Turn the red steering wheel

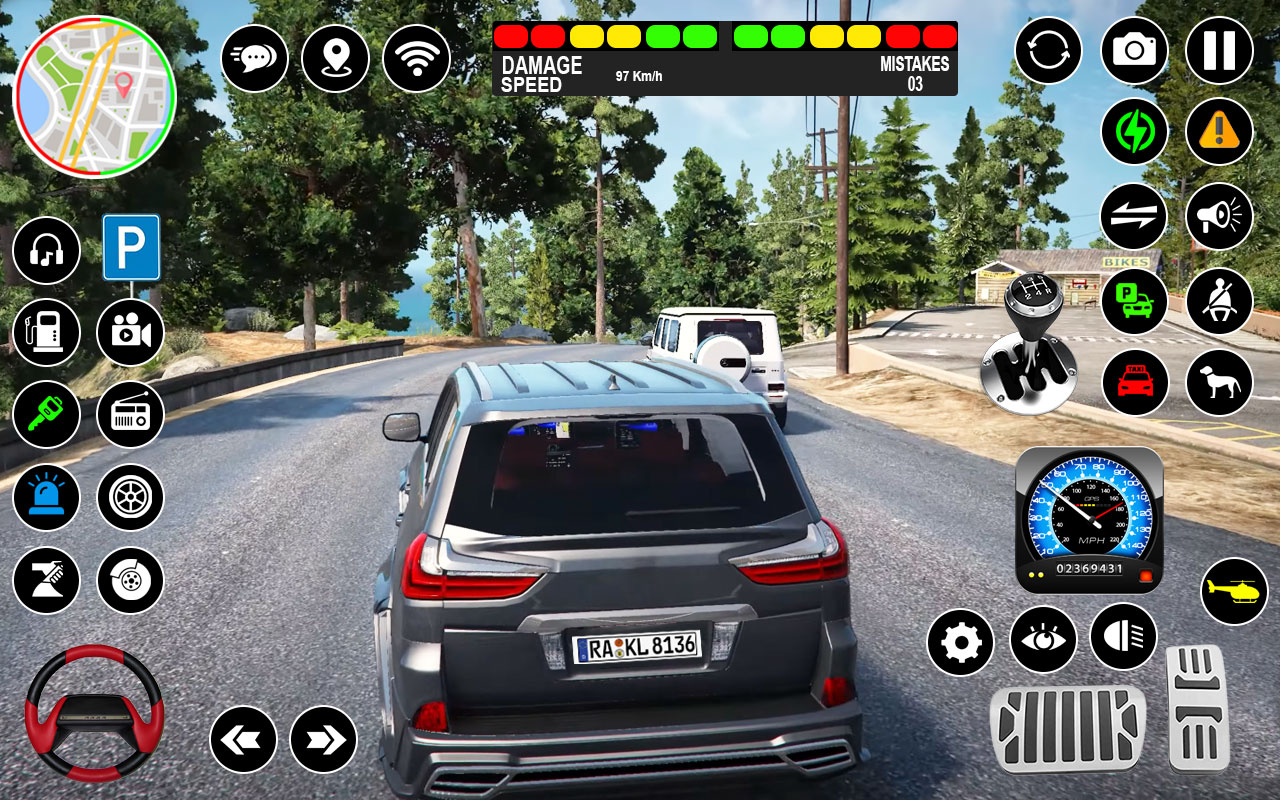[x=94, y=713]
